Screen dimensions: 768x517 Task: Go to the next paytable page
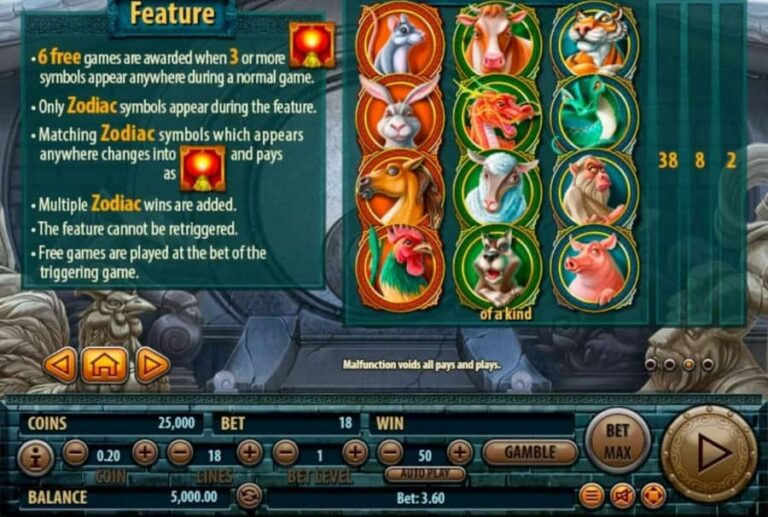(152, 365)
